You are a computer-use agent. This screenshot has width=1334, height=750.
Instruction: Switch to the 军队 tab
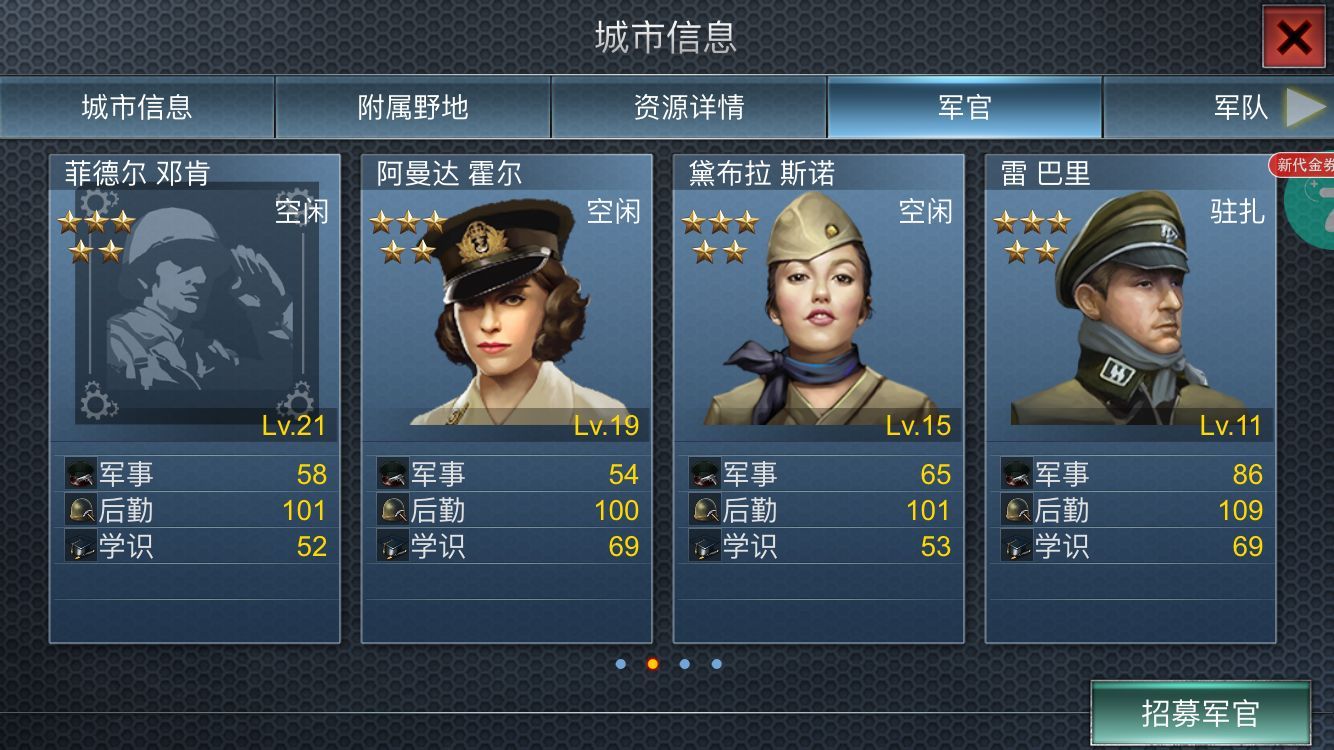1240,107
